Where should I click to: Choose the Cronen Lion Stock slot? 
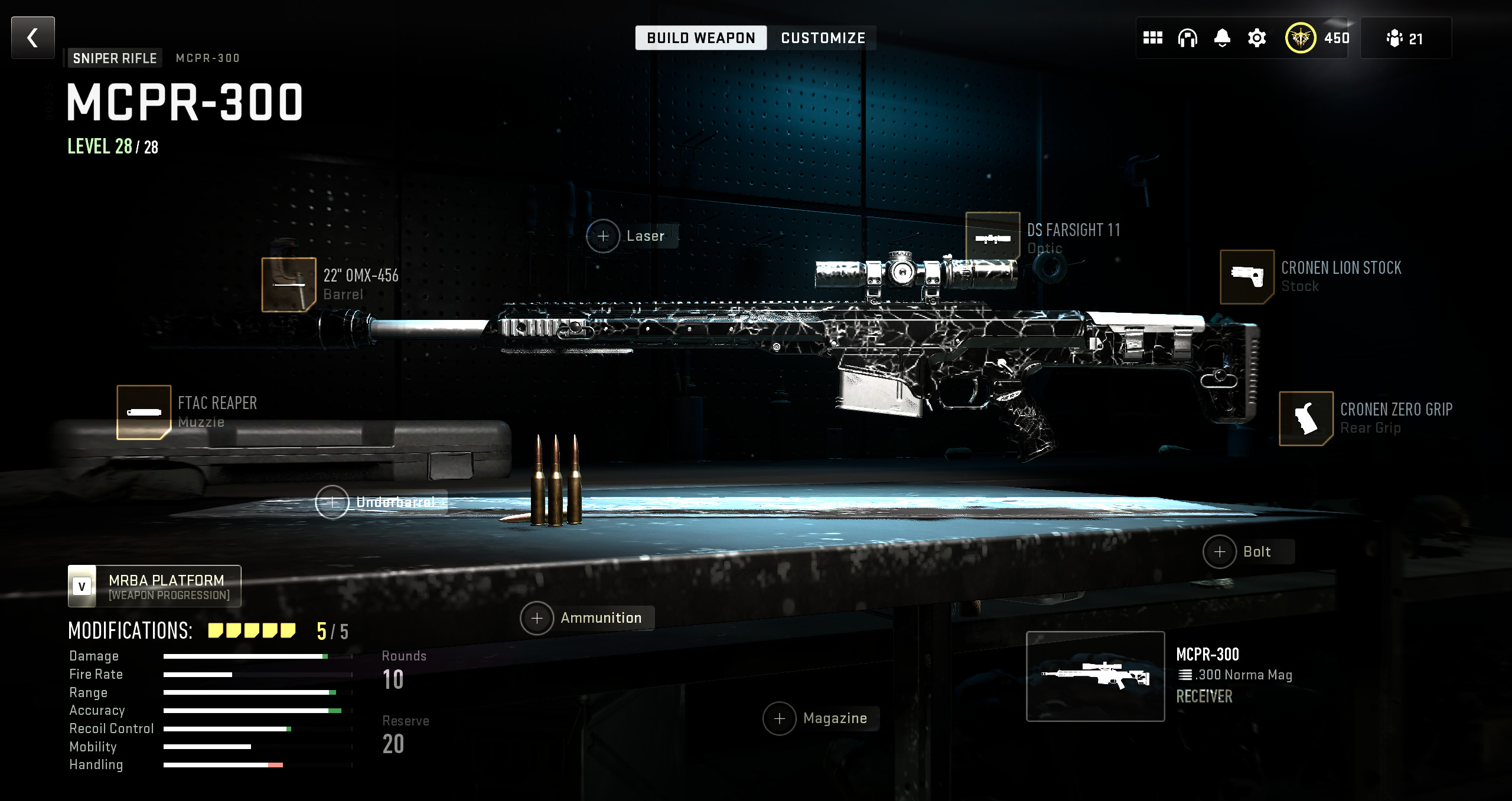pos(1247,276)
